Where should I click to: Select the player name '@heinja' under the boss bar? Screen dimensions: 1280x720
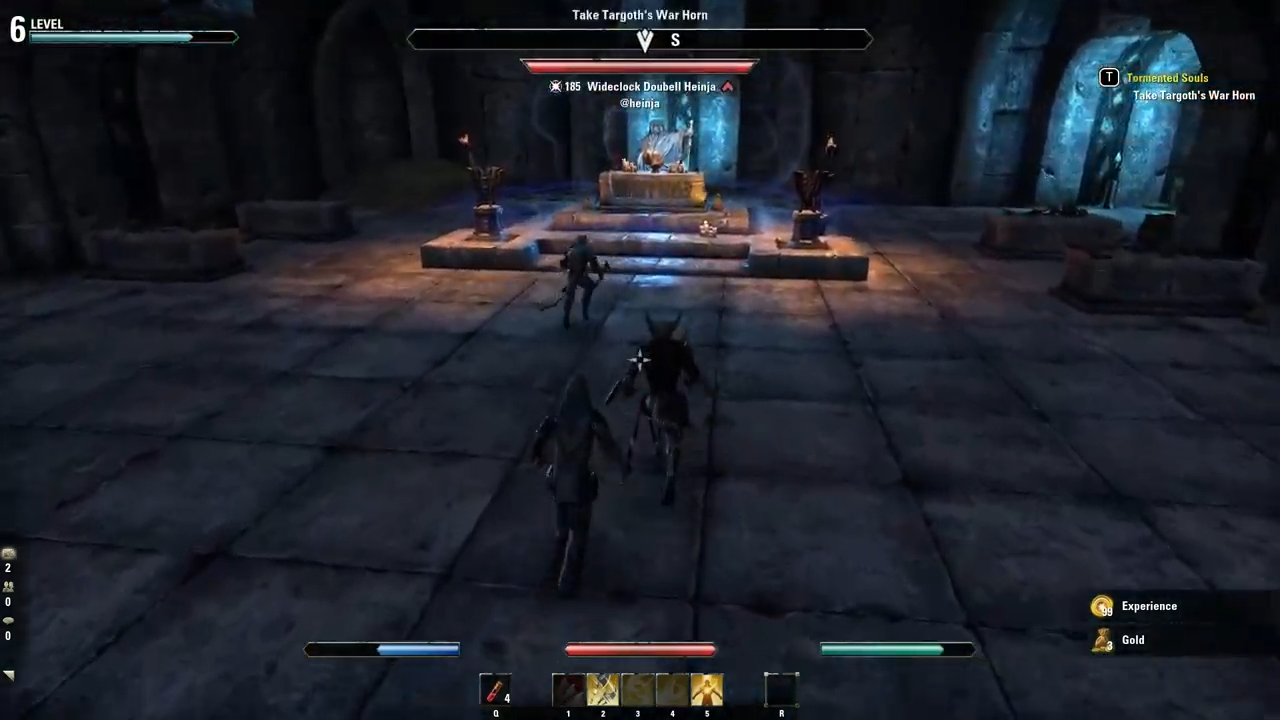[x=640, y=103]
